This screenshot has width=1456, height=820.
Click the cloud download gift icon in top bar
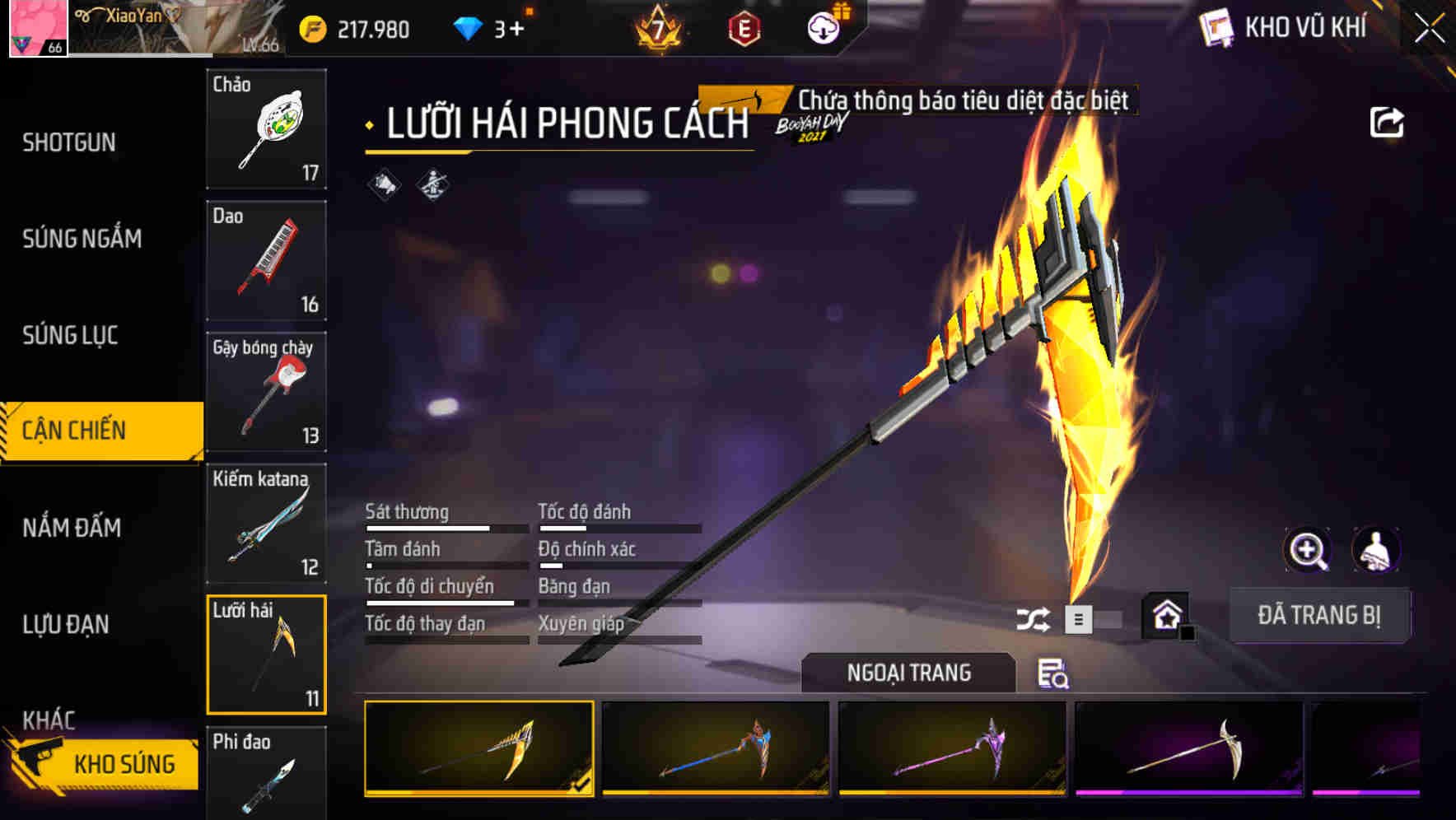[x=822, y=27]
